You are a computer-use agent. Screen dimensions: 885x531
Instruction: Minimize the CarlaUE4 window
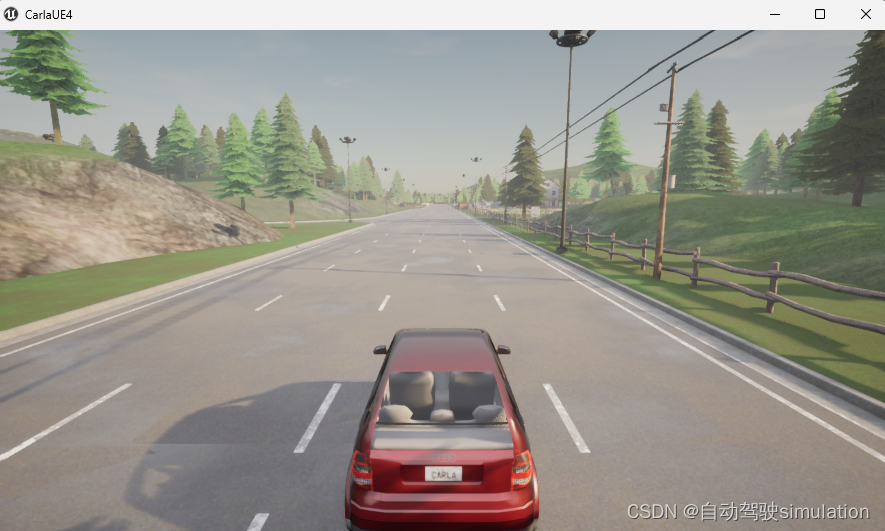click(x=774, y=14)
